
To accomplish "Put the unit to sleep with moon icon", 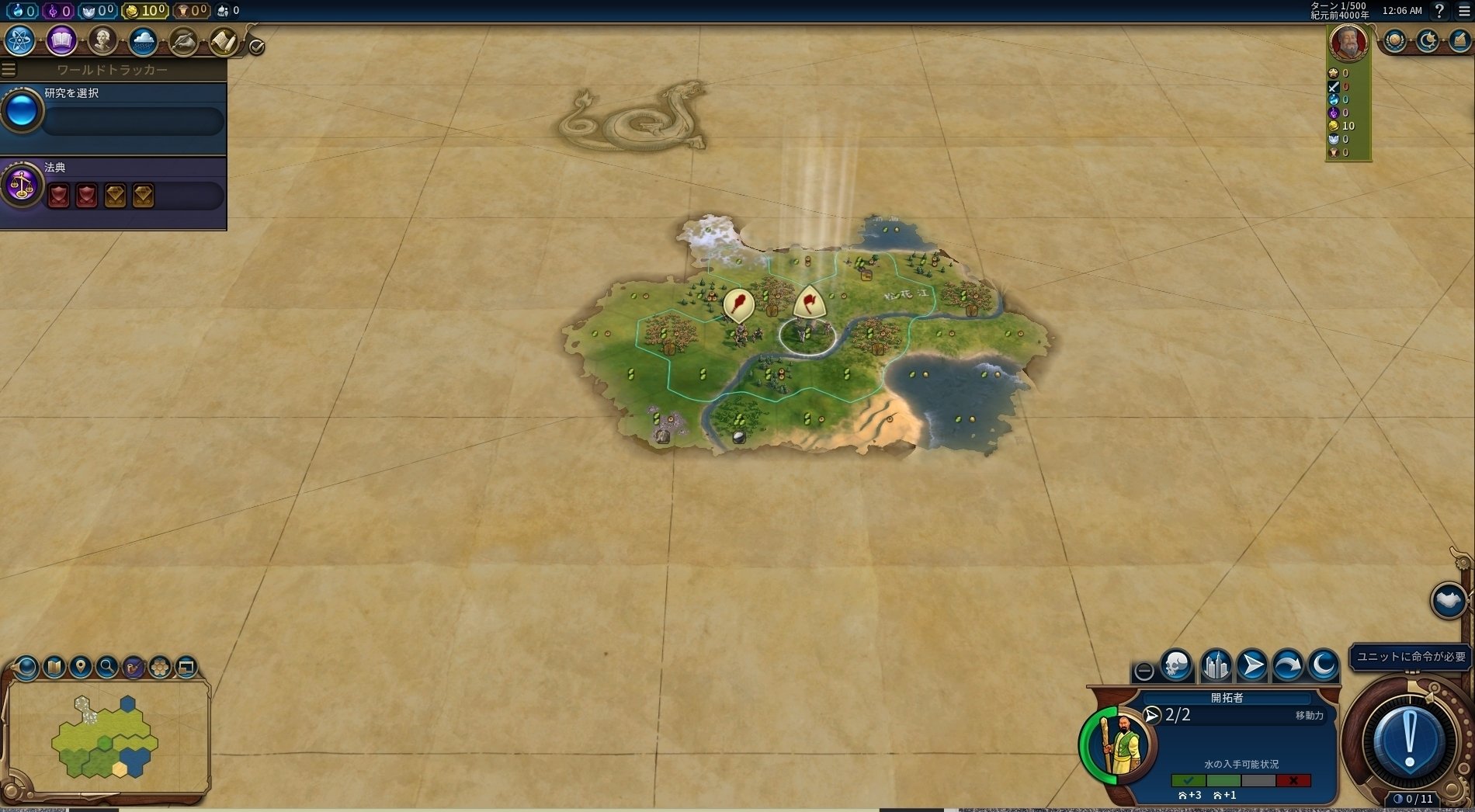I will point(1324,665).
